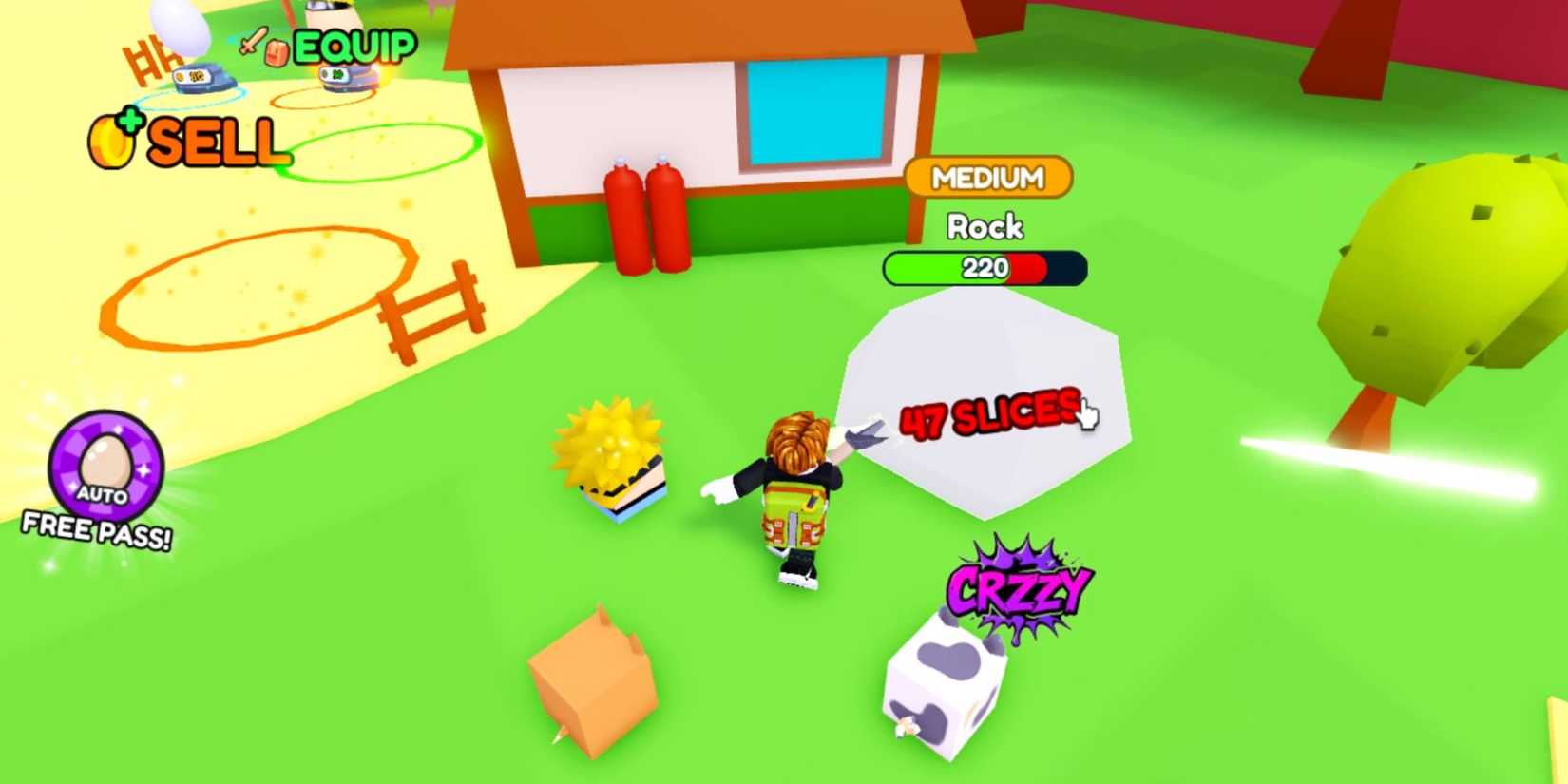Click the orange backpack icon near EQUIP
The width and height of the screenshot is (1568, 784).
(x=278, y=52)
